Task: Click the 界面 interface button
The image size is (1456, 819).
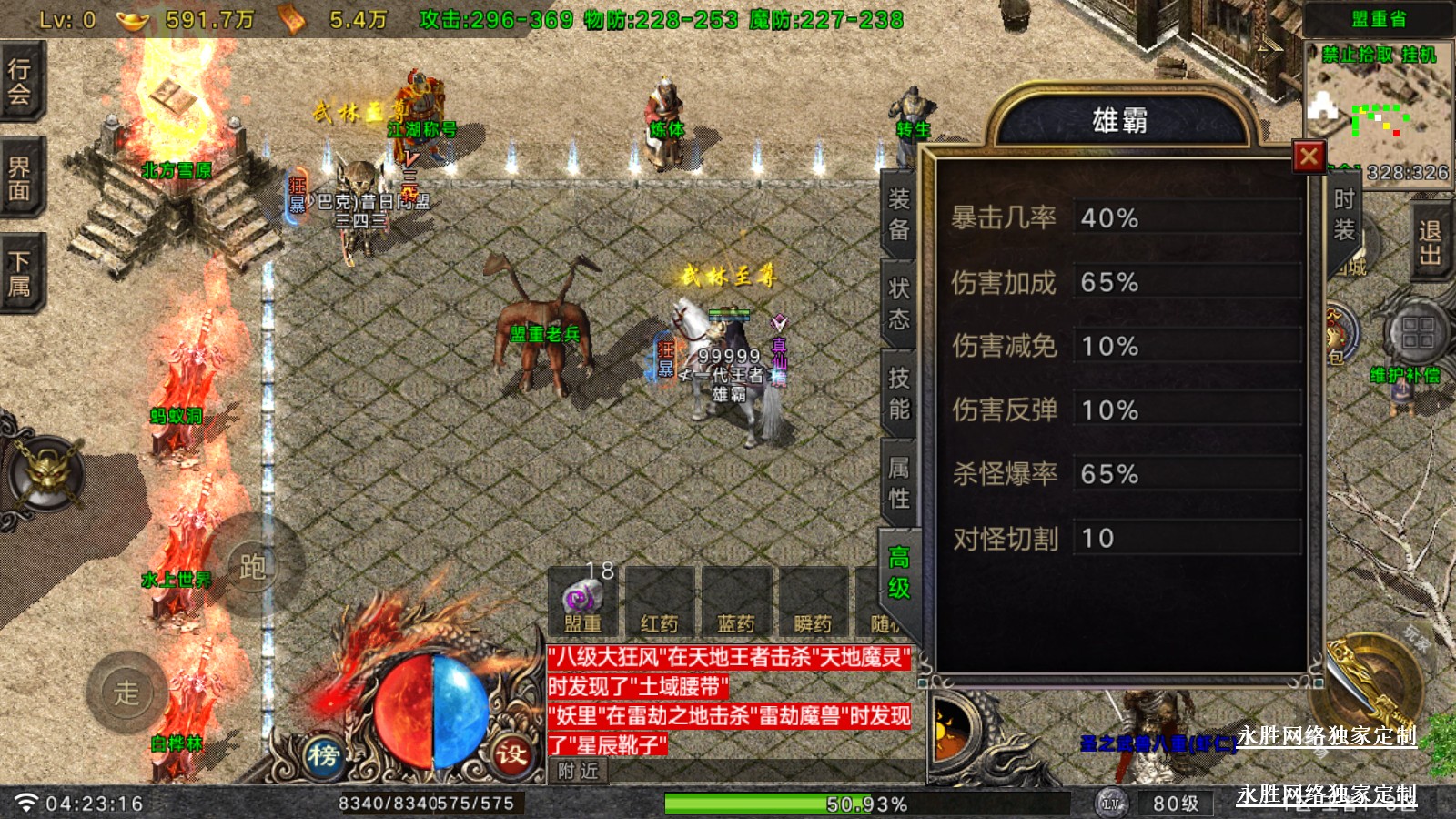Action: (20, 177)
